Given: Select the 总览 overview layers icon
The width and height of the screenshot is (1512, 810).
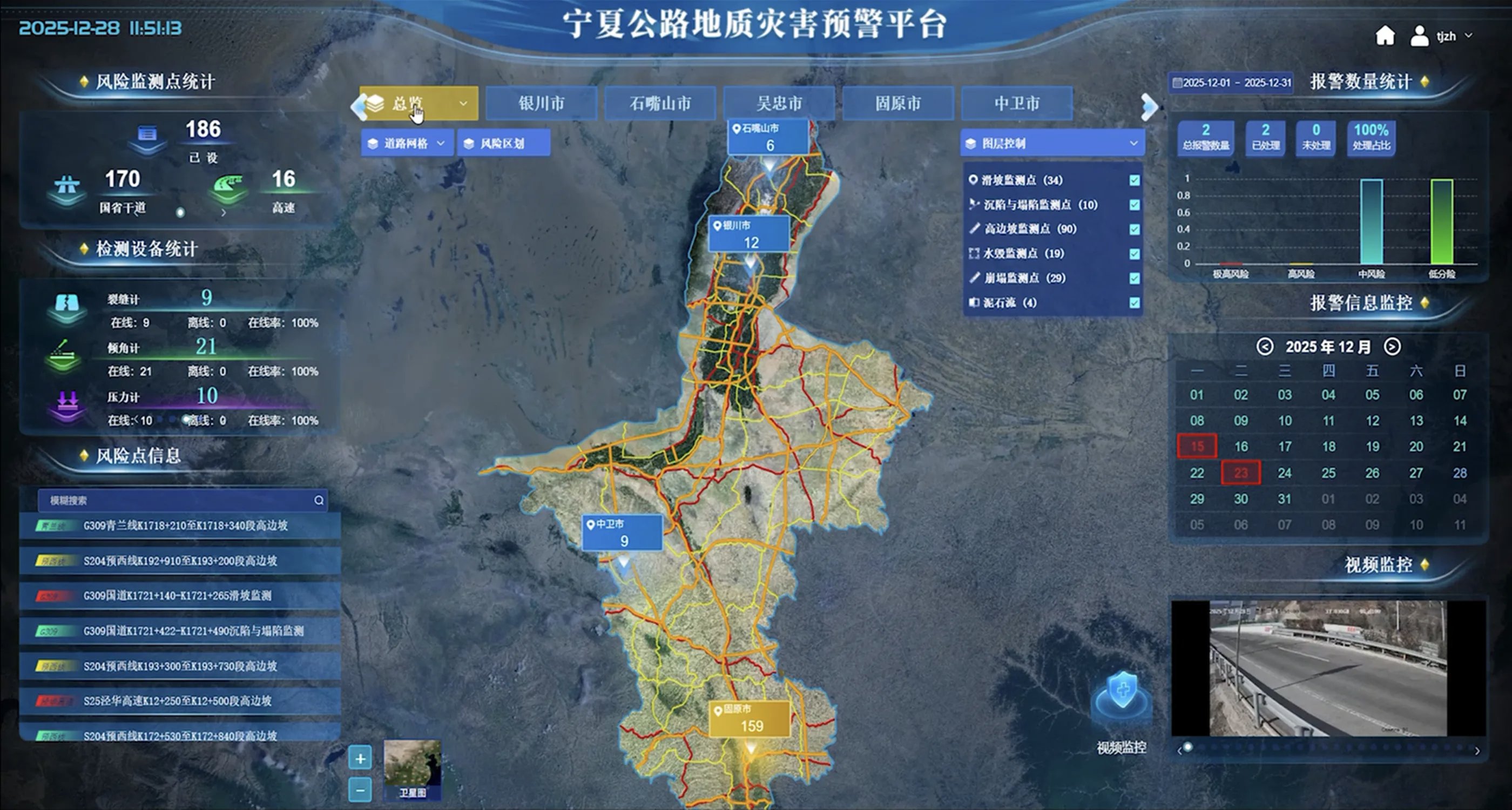Looking at the screenshot, I should [x=374, y=103].
